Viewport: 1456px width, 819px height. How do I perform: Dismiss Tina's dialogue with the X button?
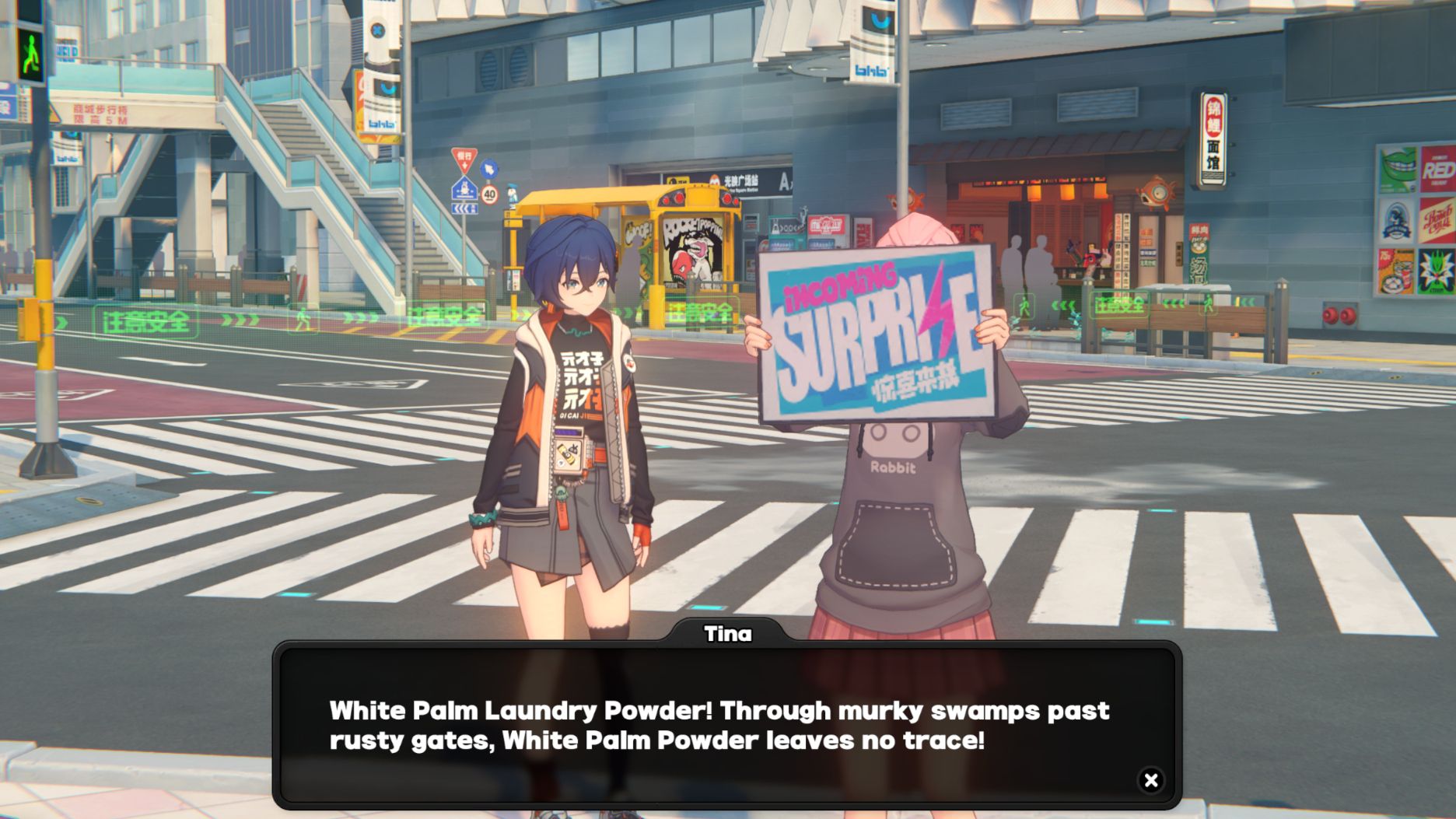click(x=1149, y=779)
